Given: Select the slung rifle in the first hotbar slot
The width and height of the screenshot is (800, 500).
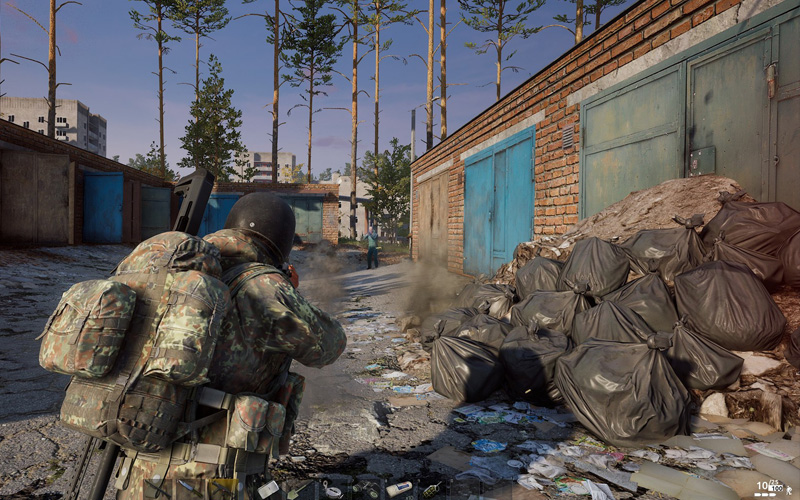Looking at the screenshot, I should tap(158, 489).
